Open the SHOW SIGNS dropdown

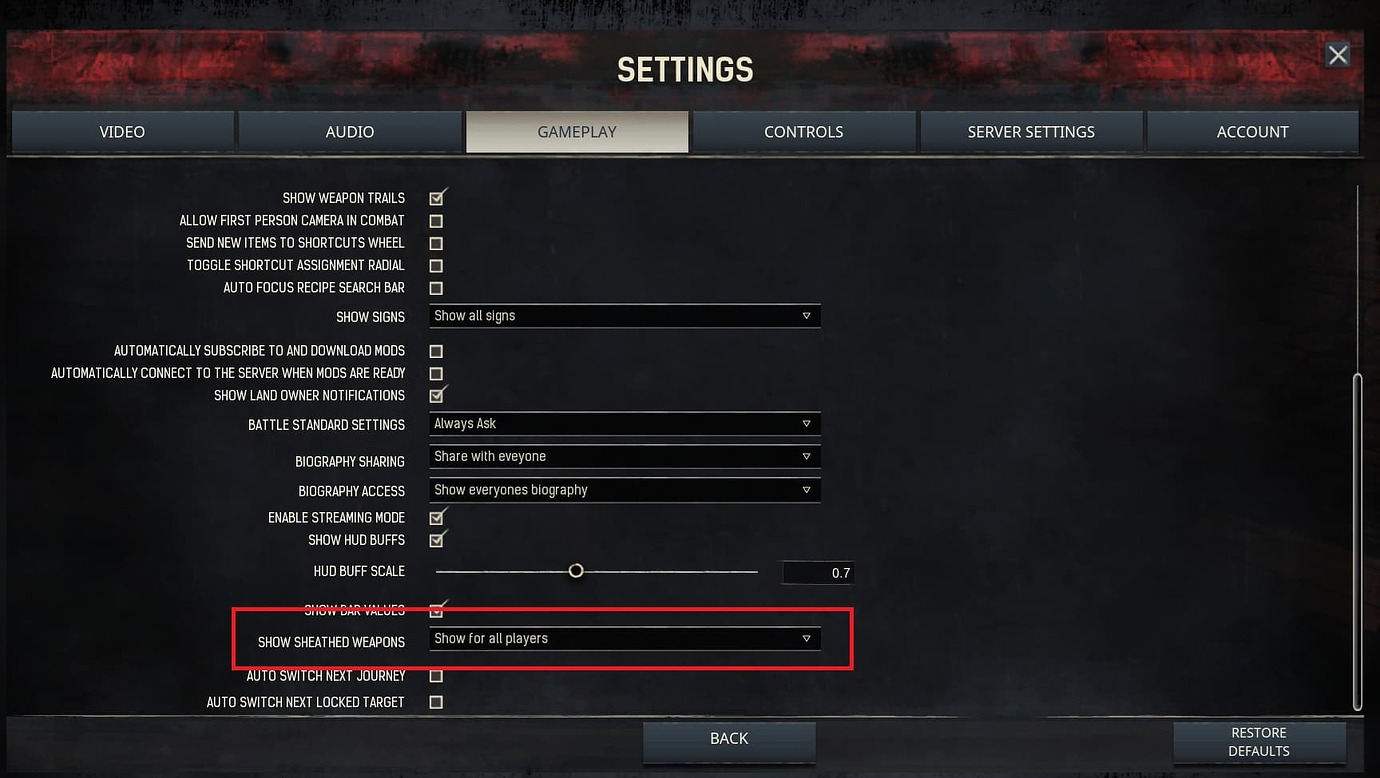point(625,315)
